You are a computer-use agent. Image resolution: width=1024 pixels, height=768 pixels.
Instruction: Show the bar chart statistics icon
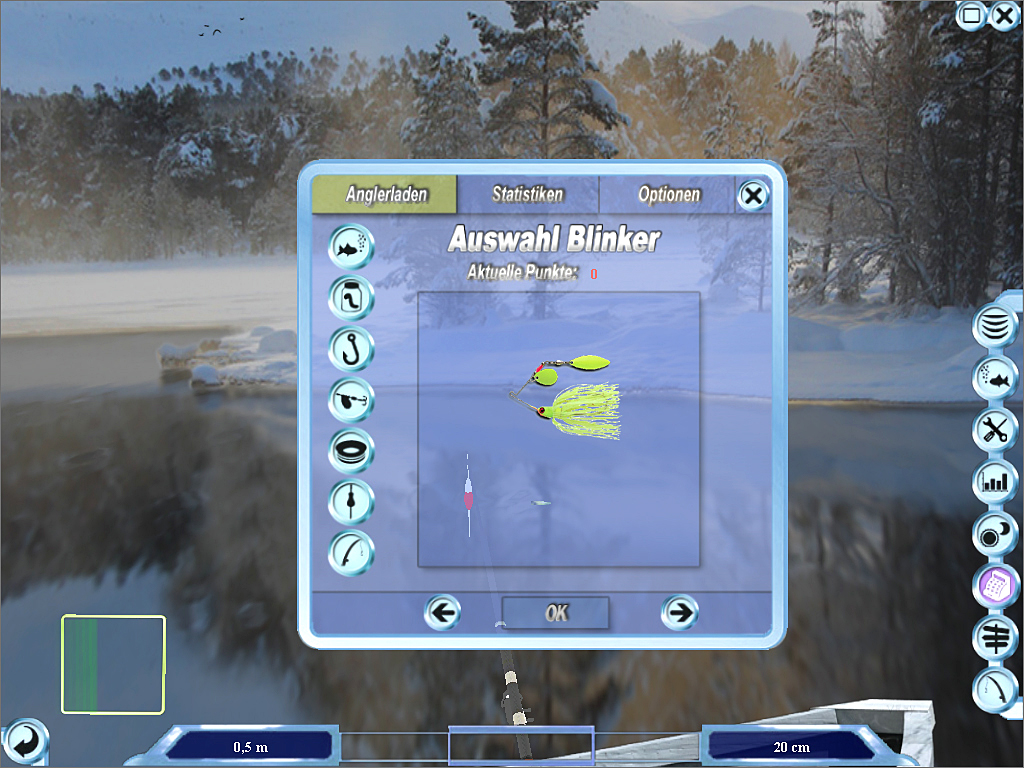pyautogui.click(x=995, y=482)
